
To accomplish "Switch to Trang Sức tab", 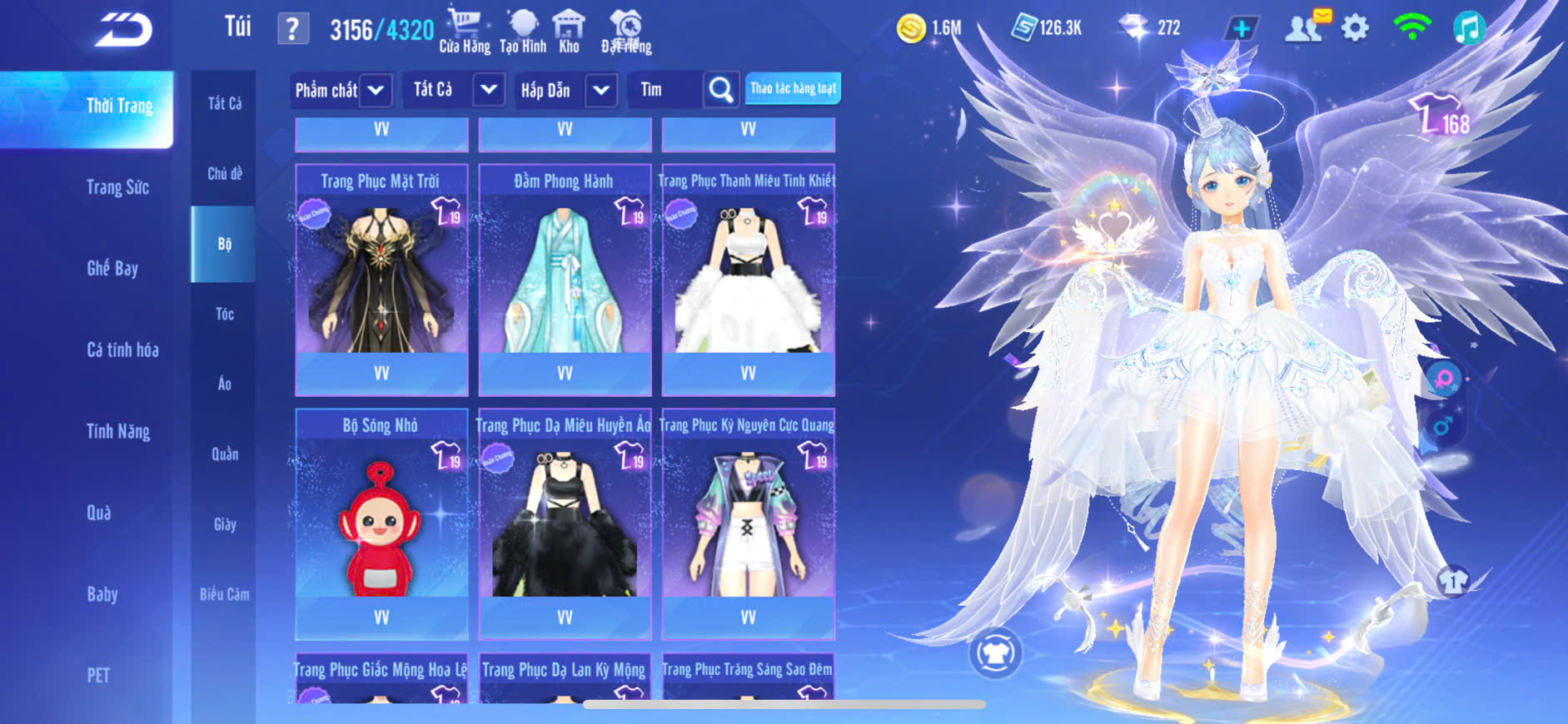I will (x=117, y=187).
